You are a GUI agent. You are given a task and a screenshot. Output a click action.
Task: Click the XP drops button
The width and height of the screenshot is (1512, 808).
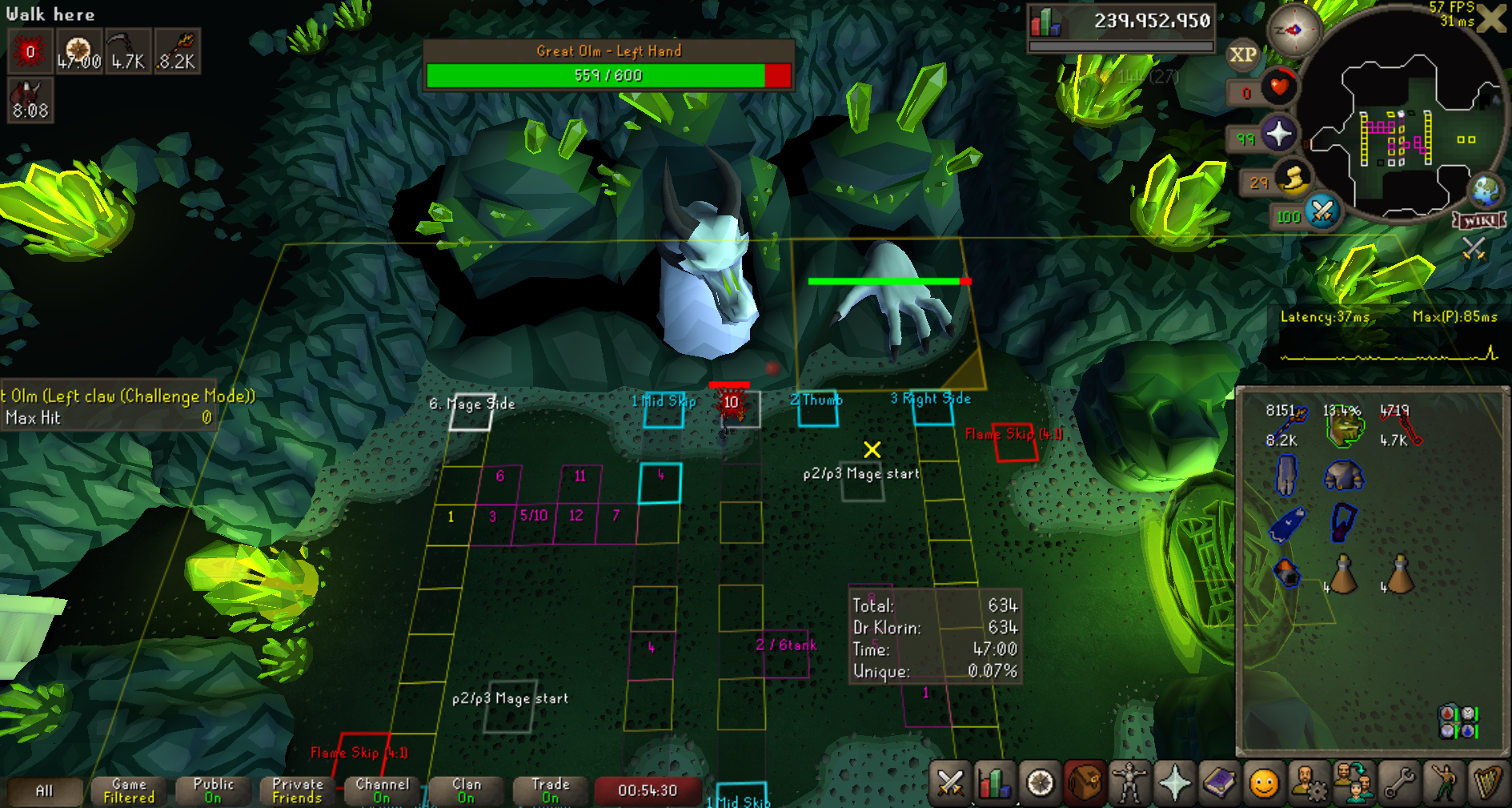tap(1242, 54)
